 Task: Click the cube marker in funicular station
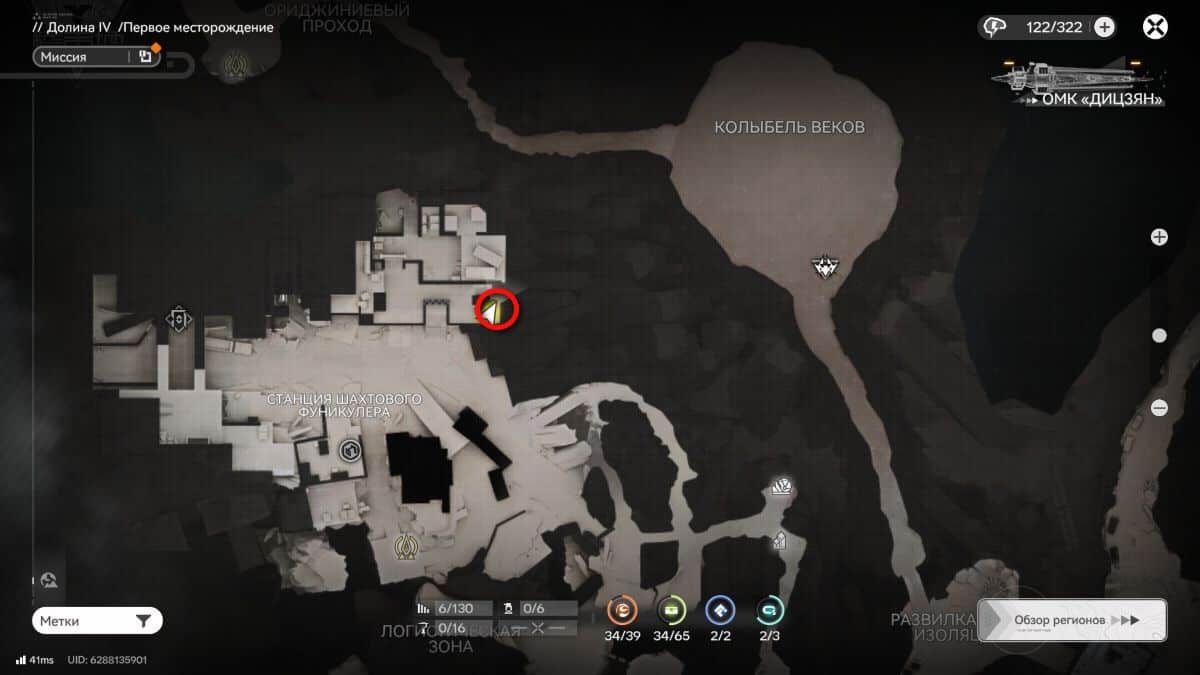pos(350,452)
